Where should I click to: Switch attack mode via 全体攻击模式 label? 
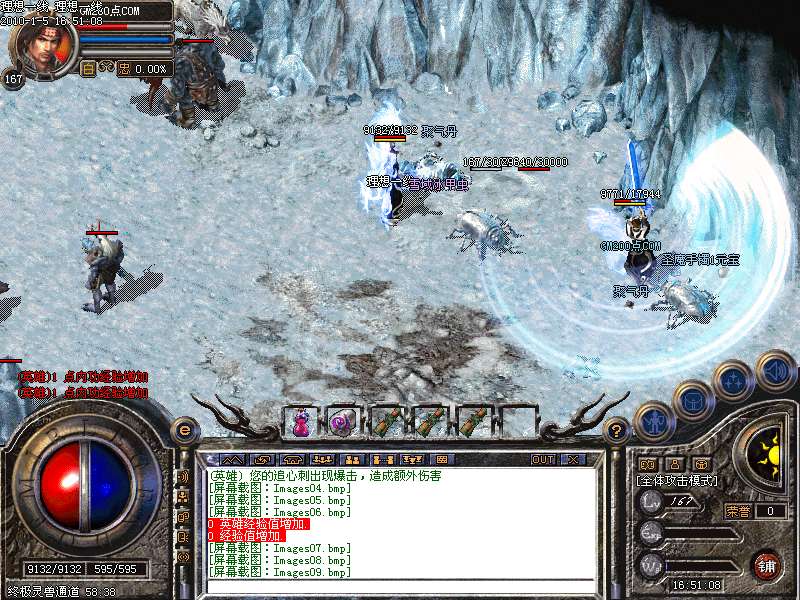pyautogui.click(x=678, y=481)
